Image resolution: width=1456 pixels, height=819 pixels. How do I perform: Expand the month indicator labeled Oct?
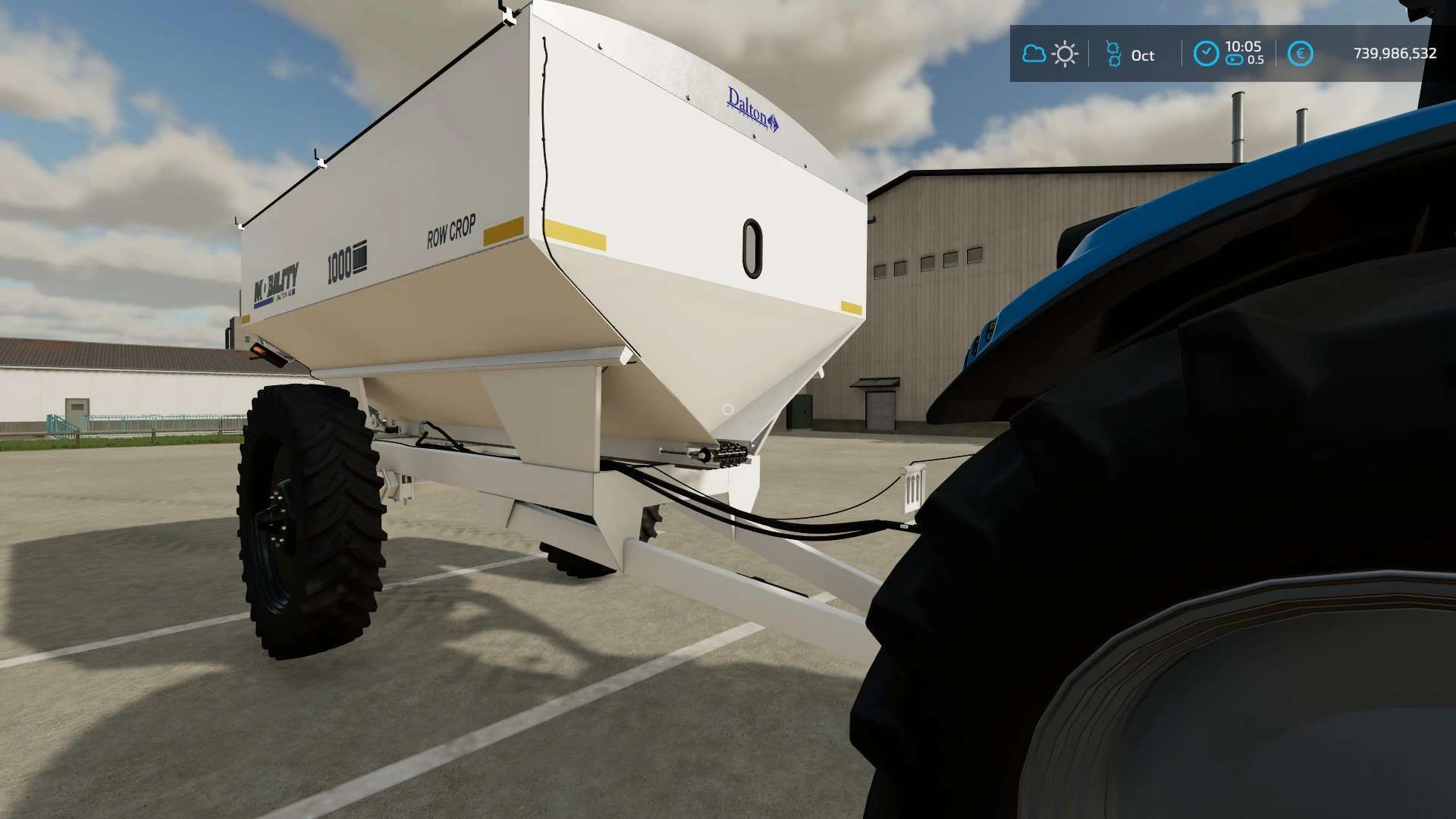pos(1142,55)
